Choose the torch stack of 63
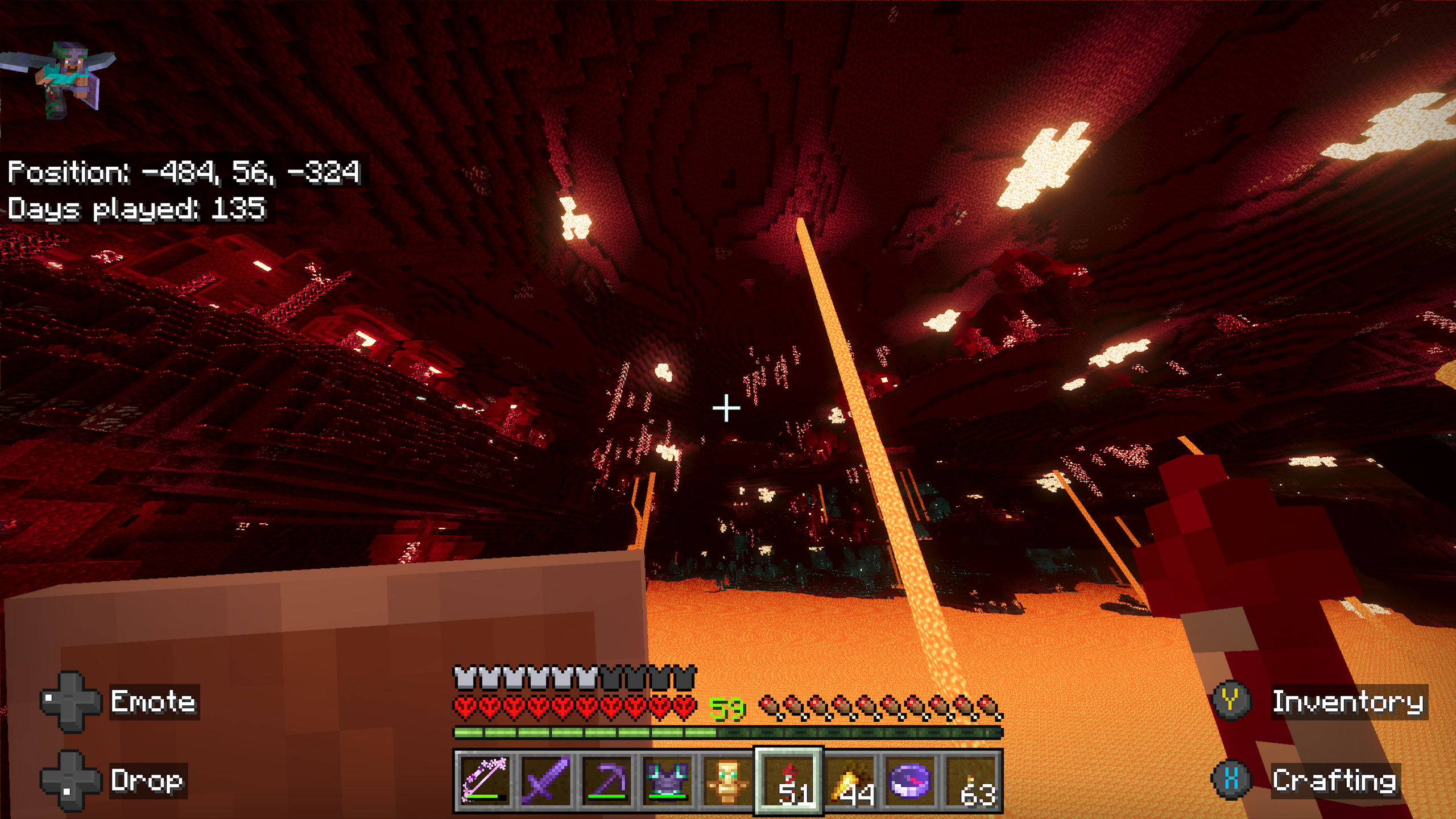Image resolution: width=1456 pixels, height=819 pixels. pyautogui.click(x=971, y=780)
